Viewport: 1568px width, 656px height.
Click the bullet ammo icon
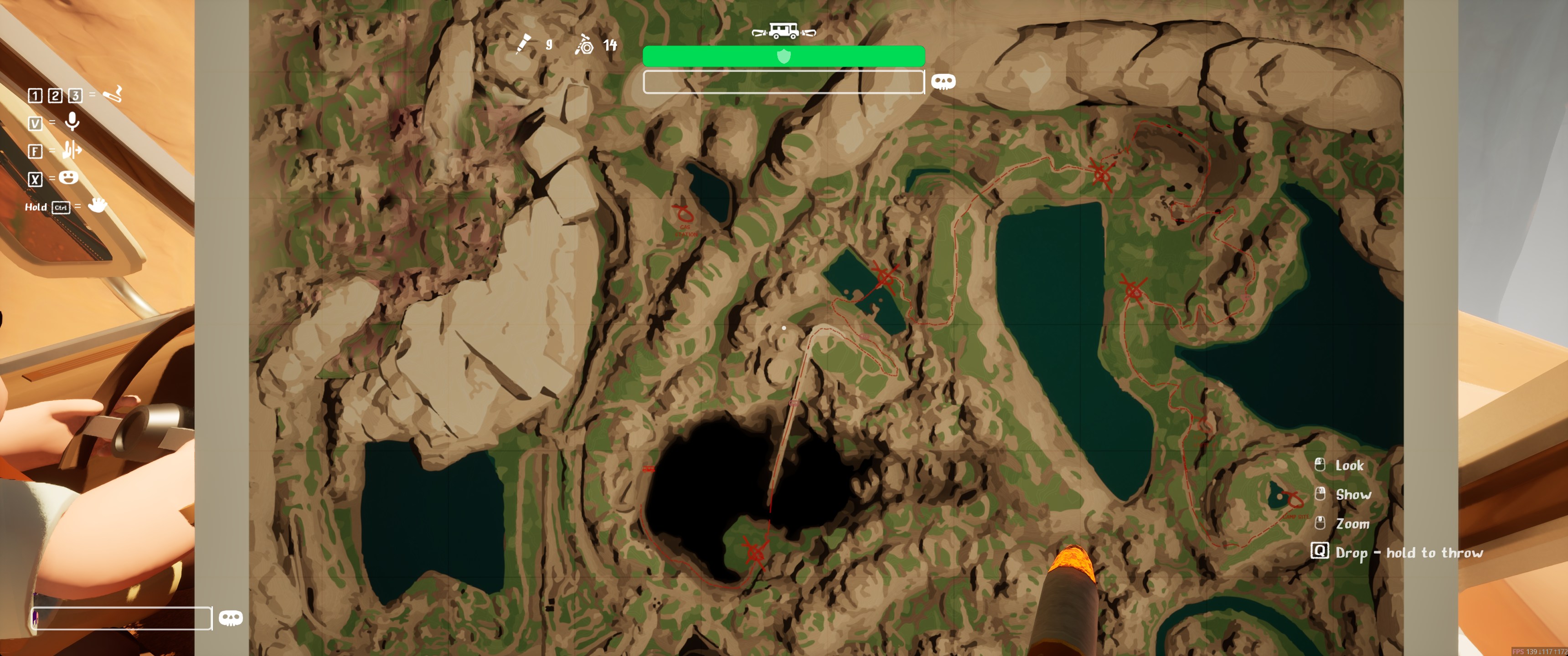point(523,45)
